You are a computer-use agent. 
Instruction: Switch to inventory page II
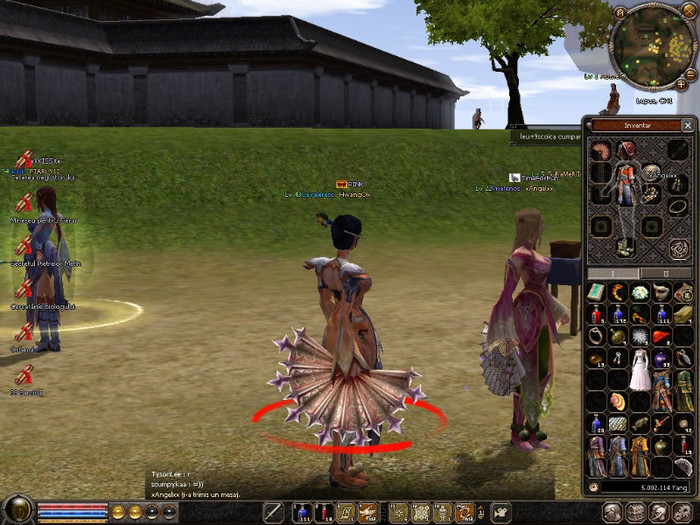[669, 273]
